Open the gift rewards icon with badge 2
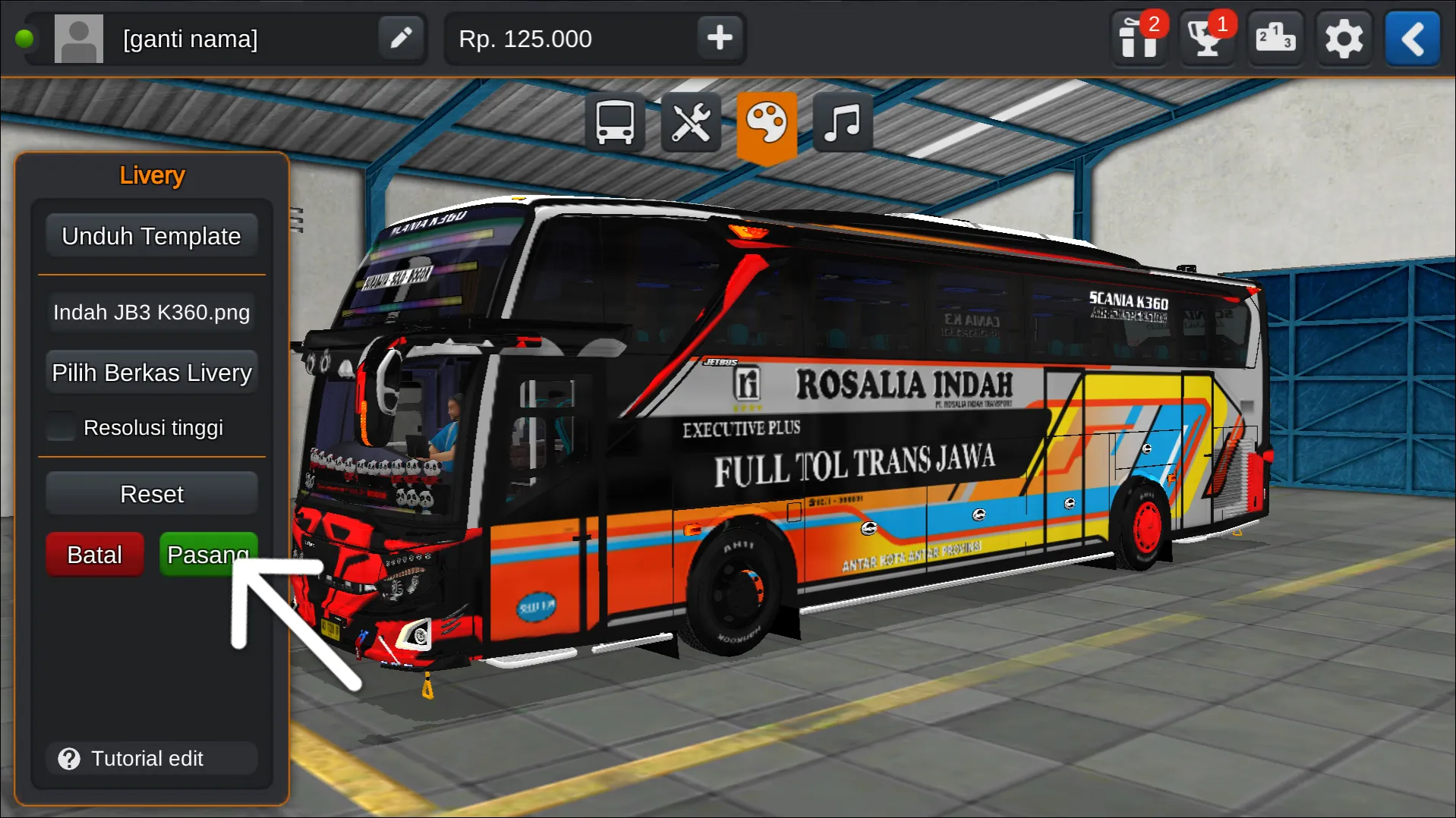This screenshot has height=818, width=1456. click(x=1139, y=38)
